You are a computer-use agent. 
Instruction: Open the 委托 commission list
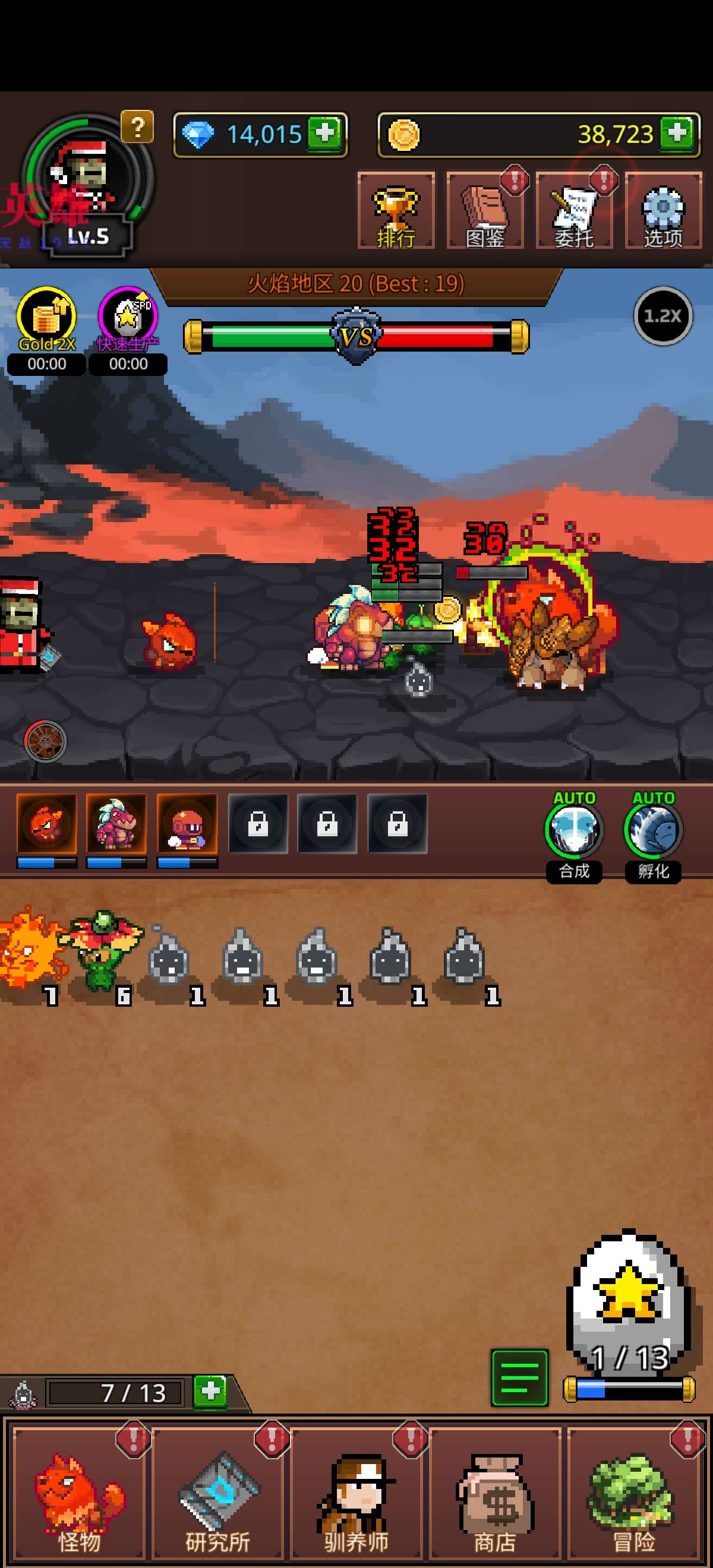573,211
